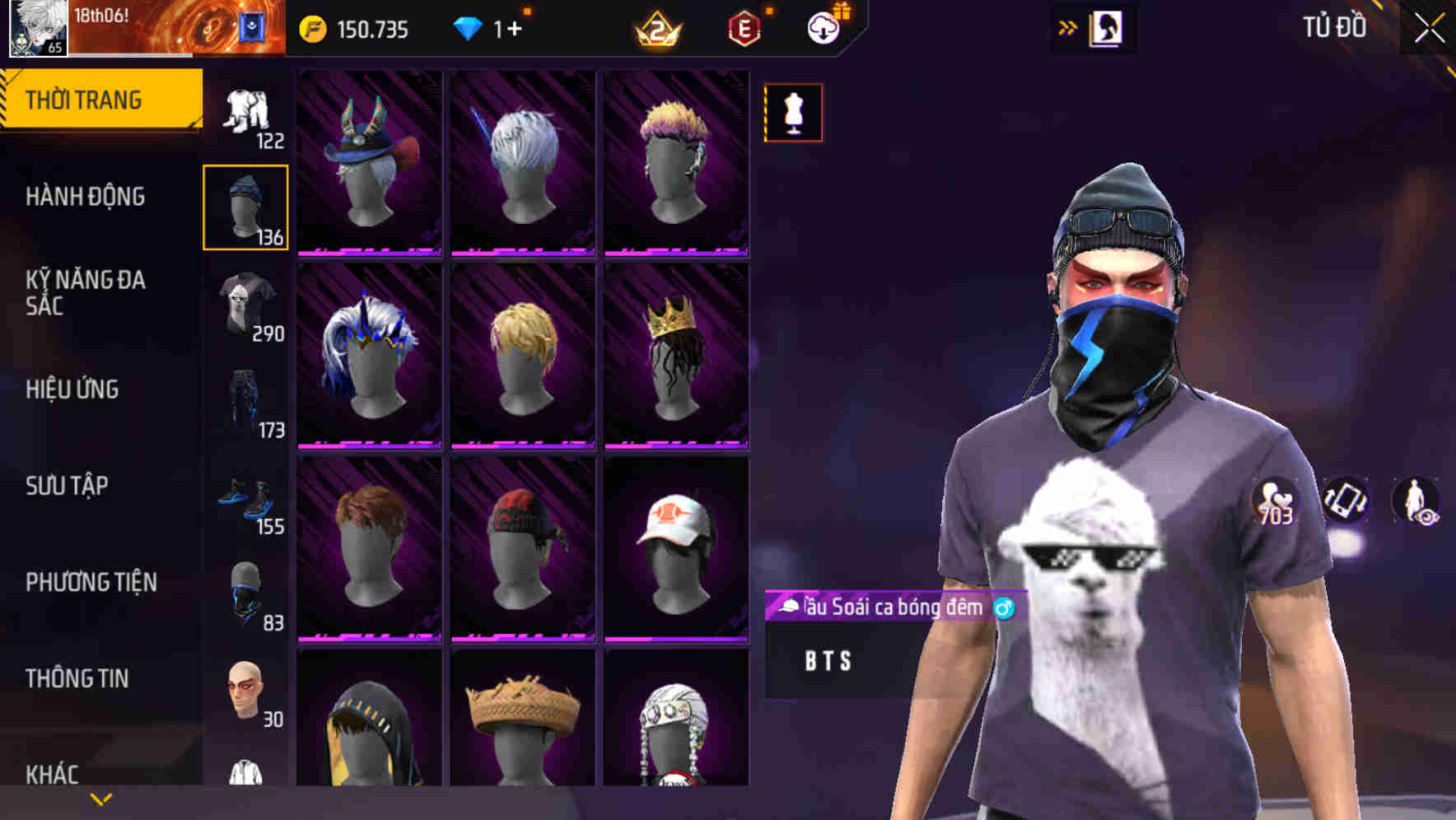Click the double-arrow collapse control near TỦ ĐỒ
Screen dimensions: 1456x820
[x=1067, y=27]
